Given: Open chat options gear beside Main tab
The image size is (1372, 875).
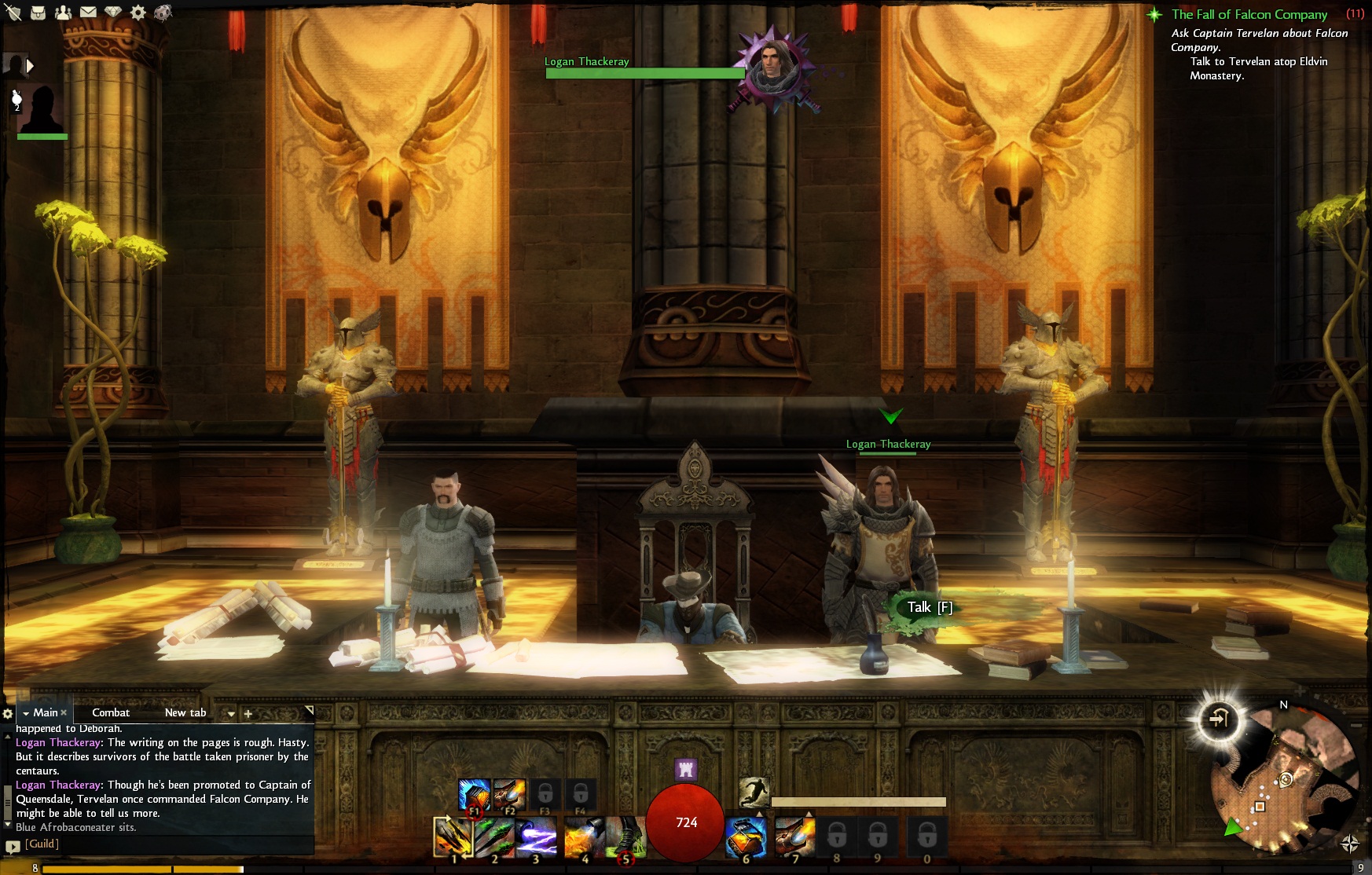Looking at the screenshot, I should [8, 713].
